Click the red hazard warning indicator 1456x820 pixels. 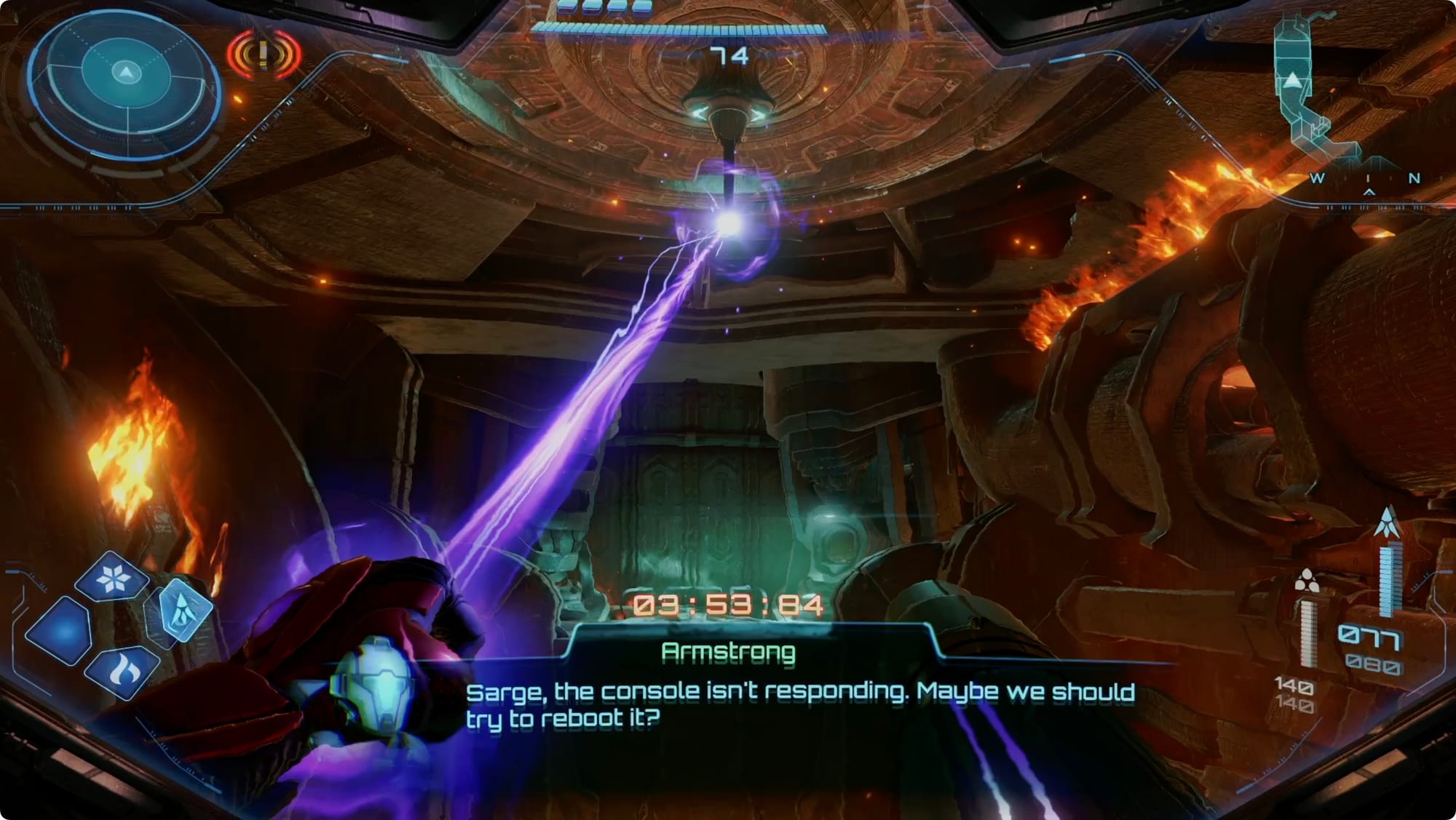(264, 53)
